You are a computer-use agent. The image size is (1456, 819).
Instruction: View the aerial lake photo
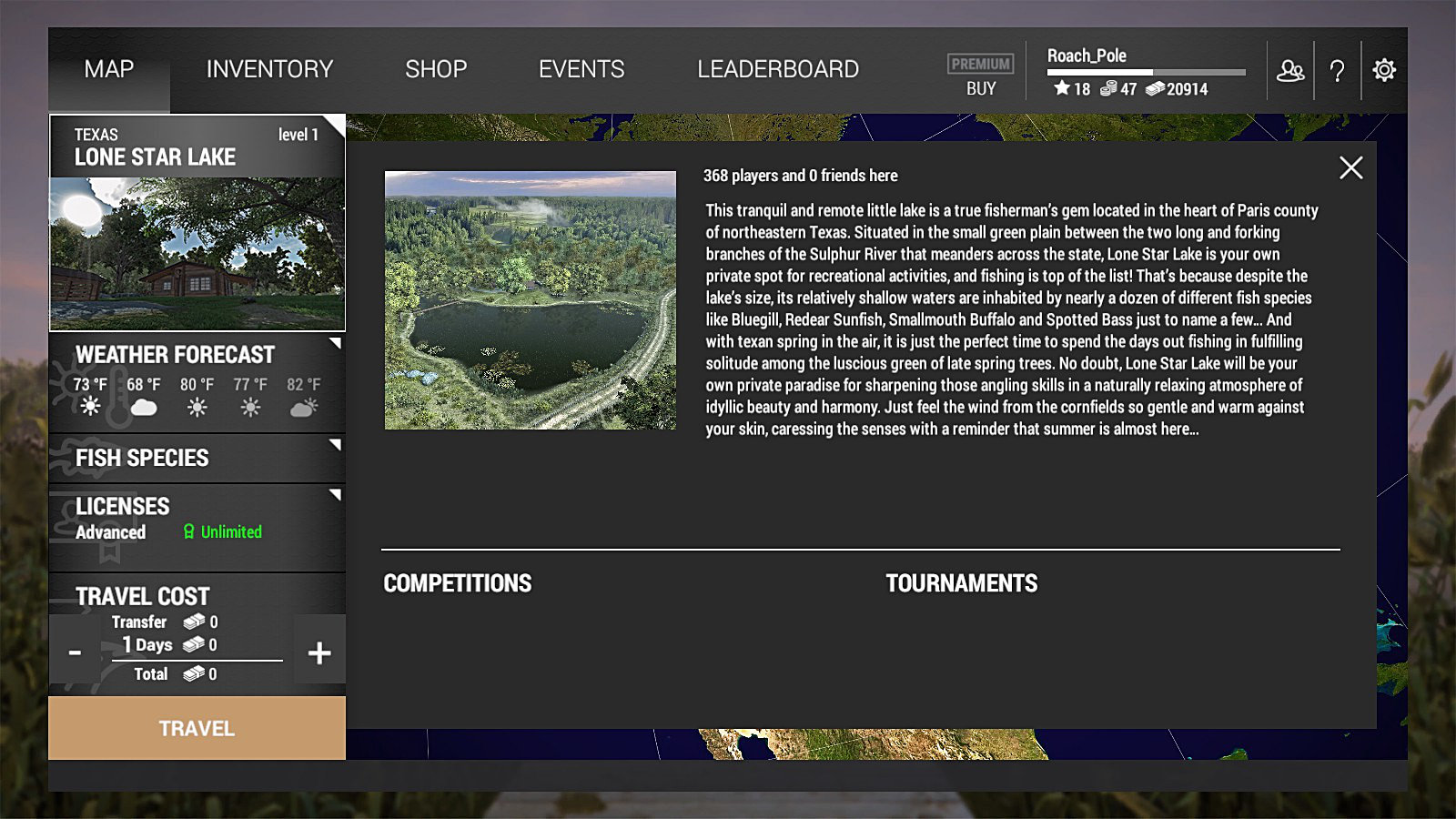530,299
